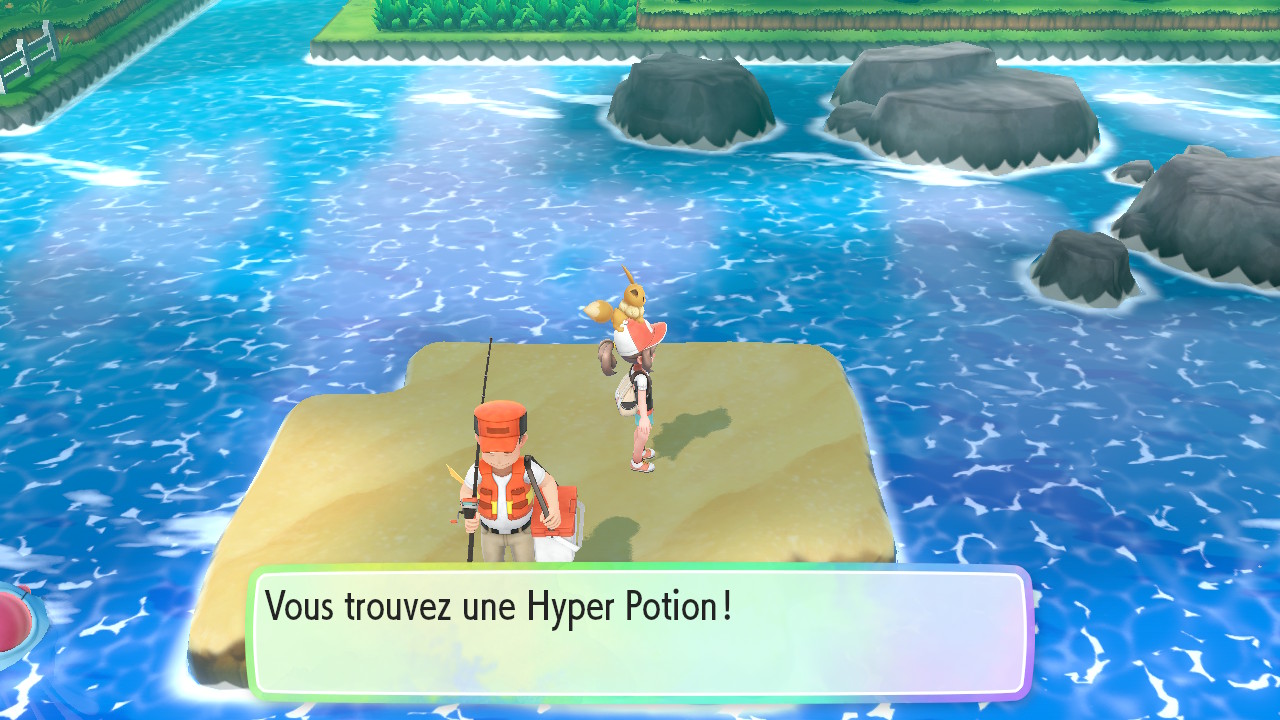Advance the Hyper Potion dialogue box

(x=639, y=631)
